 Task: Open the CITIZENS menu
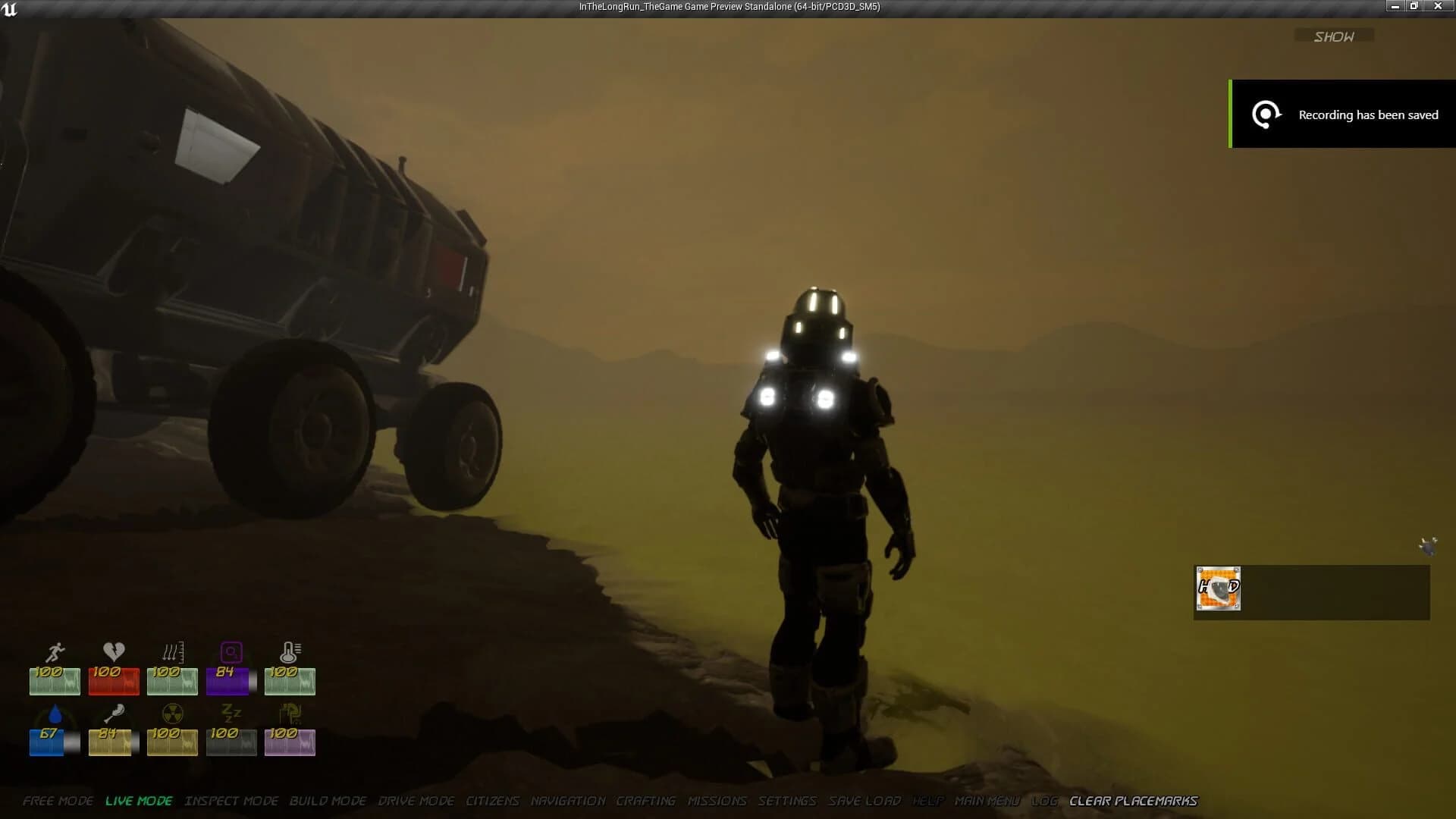492,801
